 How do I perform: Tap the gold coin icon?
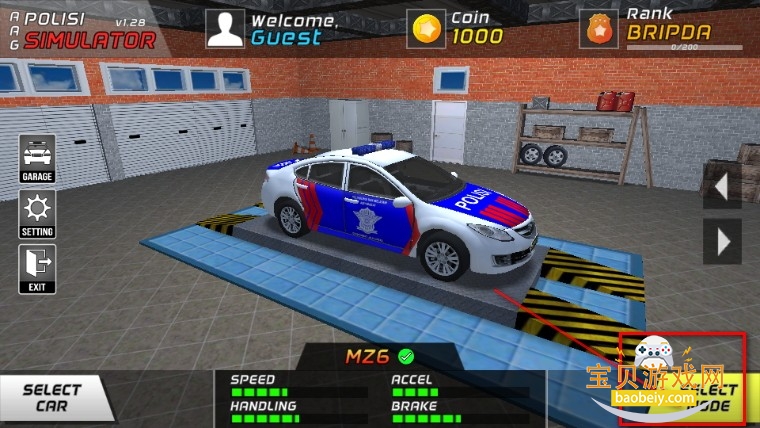click(x=428, y=29)
